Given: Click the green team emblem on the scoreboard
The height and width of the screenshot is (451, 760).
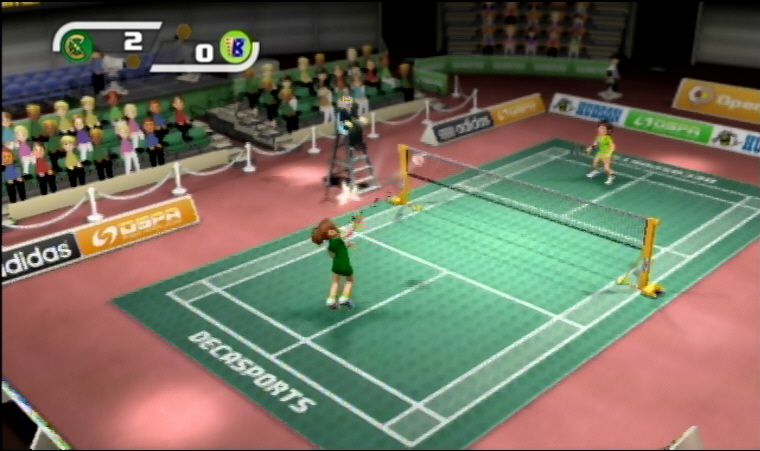Looking at the screenshot, I should coord(77,44).
